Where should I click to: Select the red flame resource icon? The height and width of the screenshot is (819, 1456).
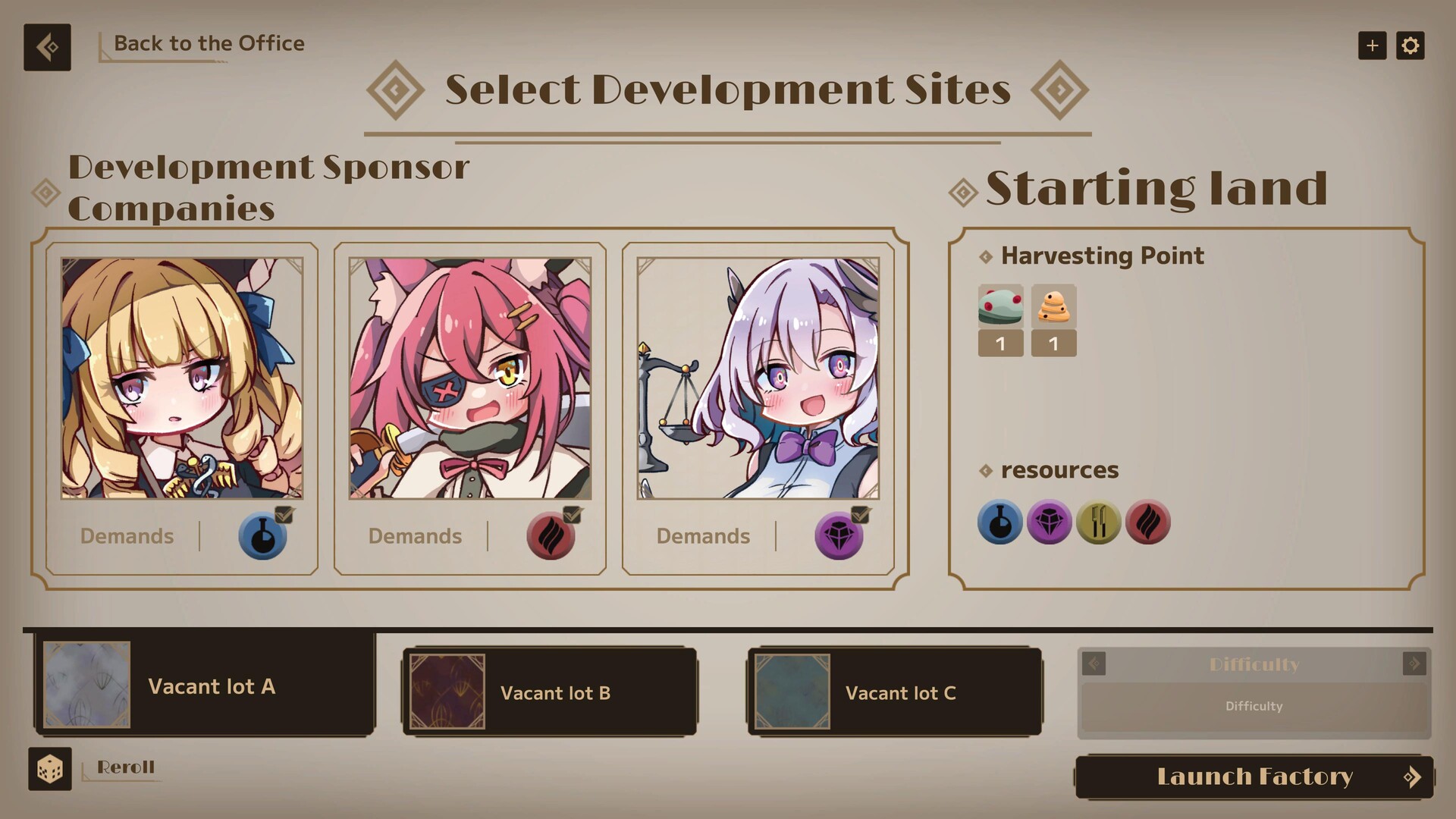point(1147,522)
